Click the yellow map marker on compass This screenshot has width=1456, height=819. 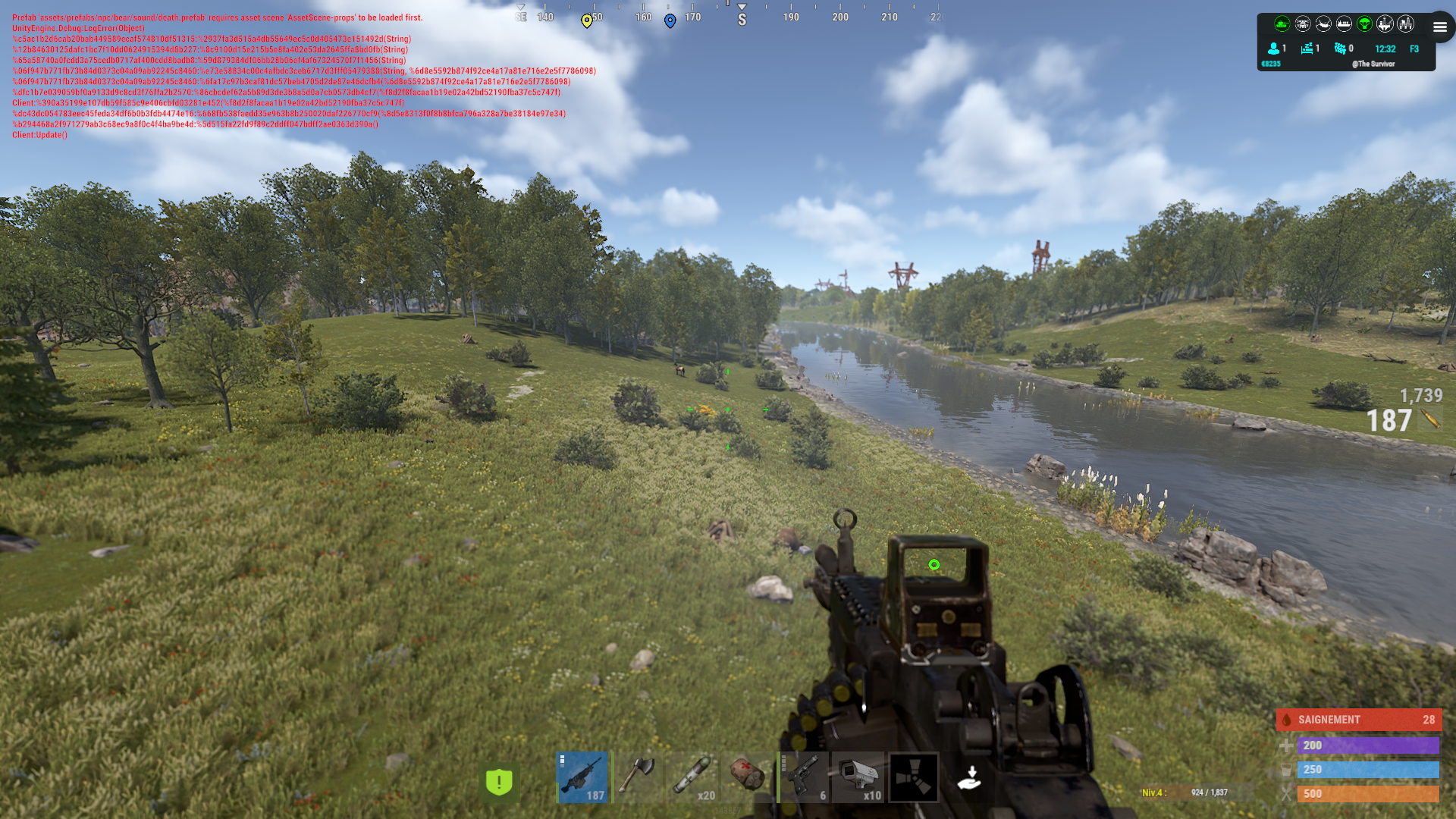(x=586, y=20)
